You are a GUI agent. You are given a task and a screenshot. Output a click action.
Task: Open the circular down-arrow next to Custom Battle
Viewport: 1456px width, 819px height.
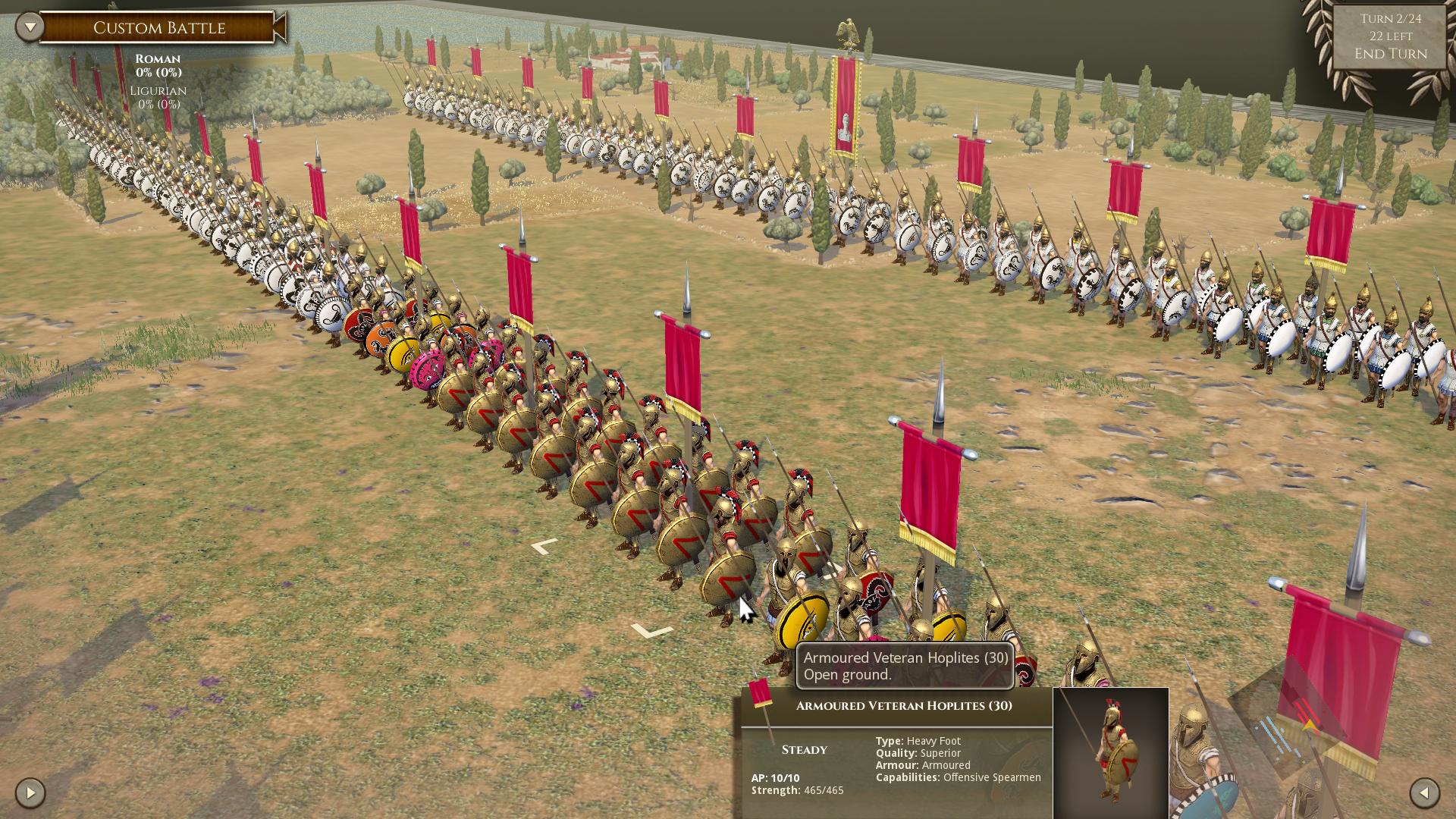point(28,25)
